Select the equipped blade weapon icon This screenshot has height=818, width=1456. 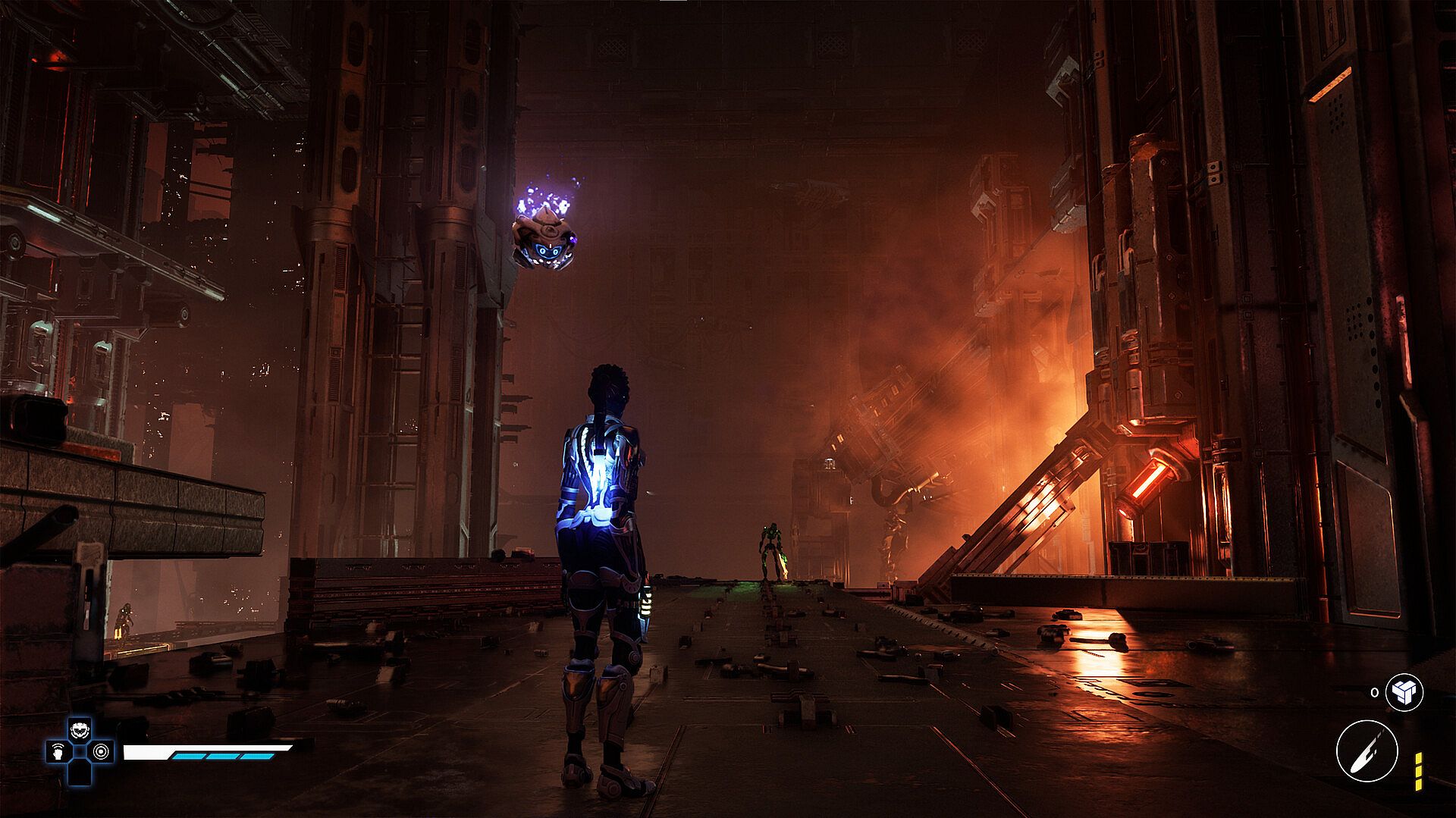(1367, 751)
